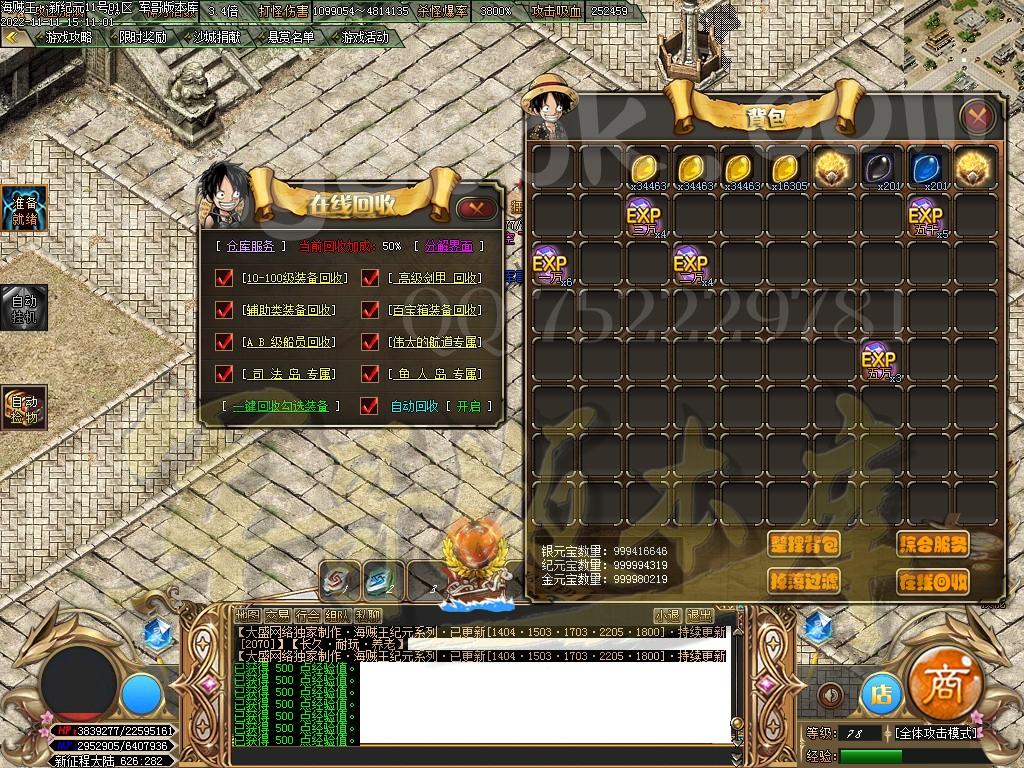This screenshot has width=1024, height=768.
Task: Close the 背包 backpack panel
Action: click(x=977, y=117)
